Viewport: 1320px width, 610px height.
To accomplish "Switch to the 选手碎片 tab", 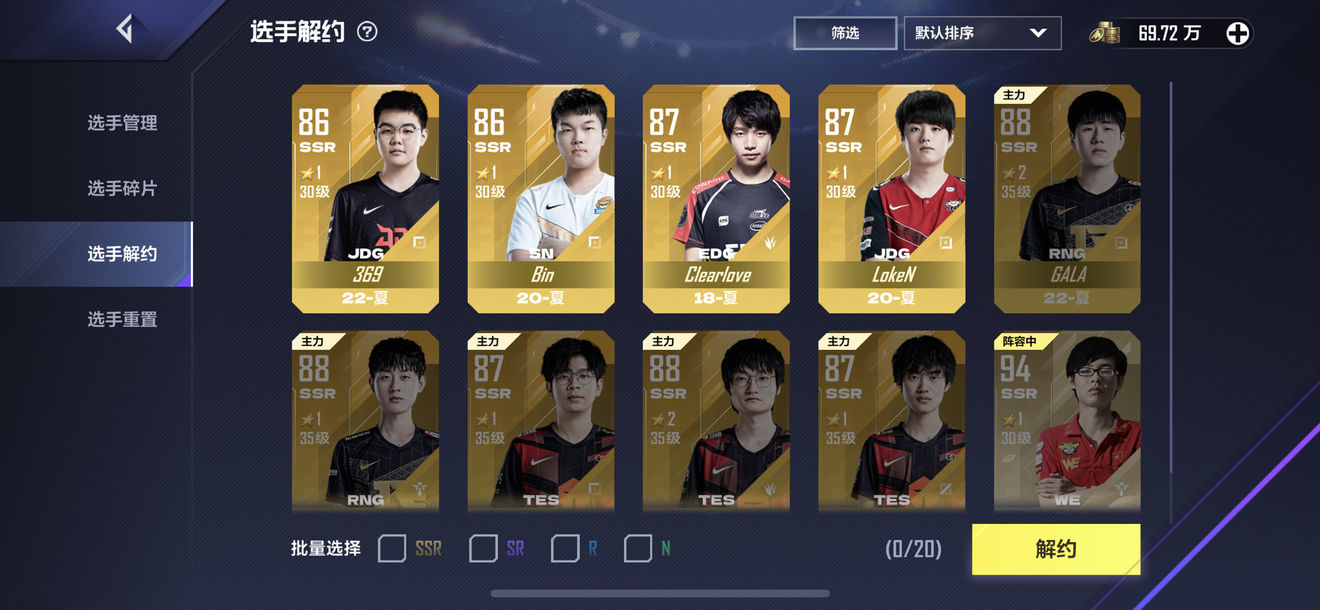I will coord(122,188).
